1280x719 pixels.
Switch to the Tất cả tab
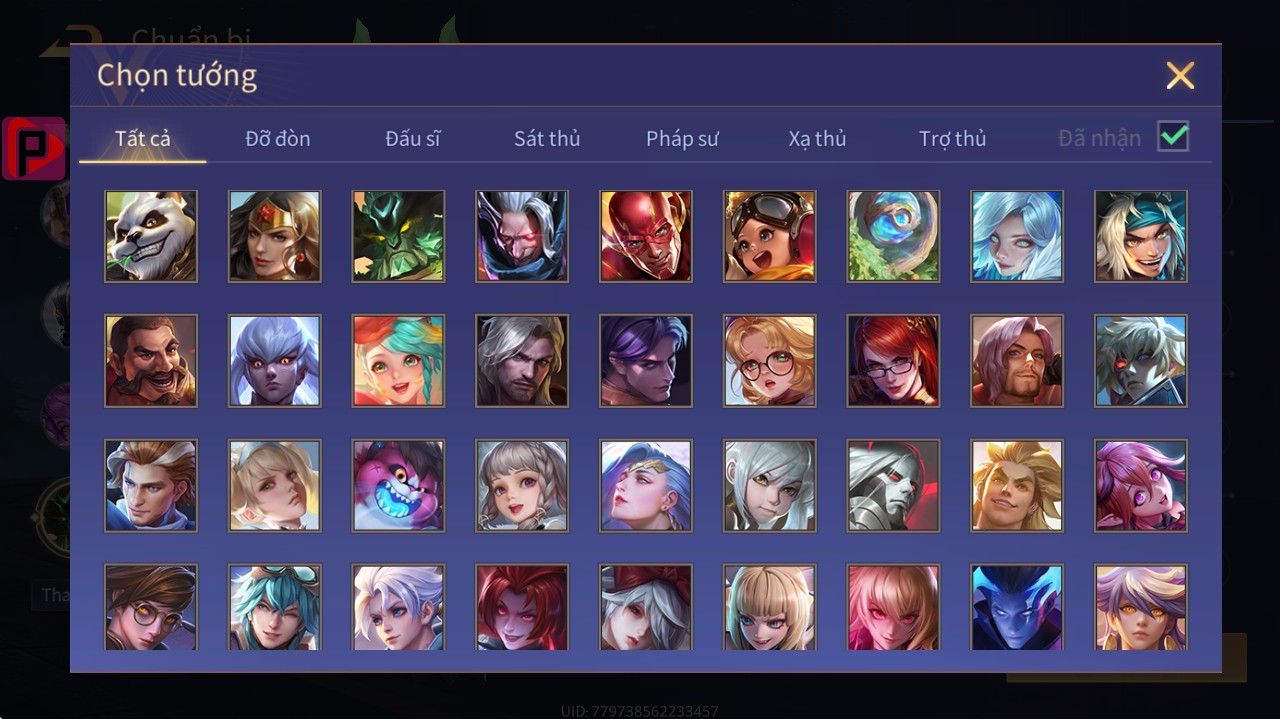(143, 138)
